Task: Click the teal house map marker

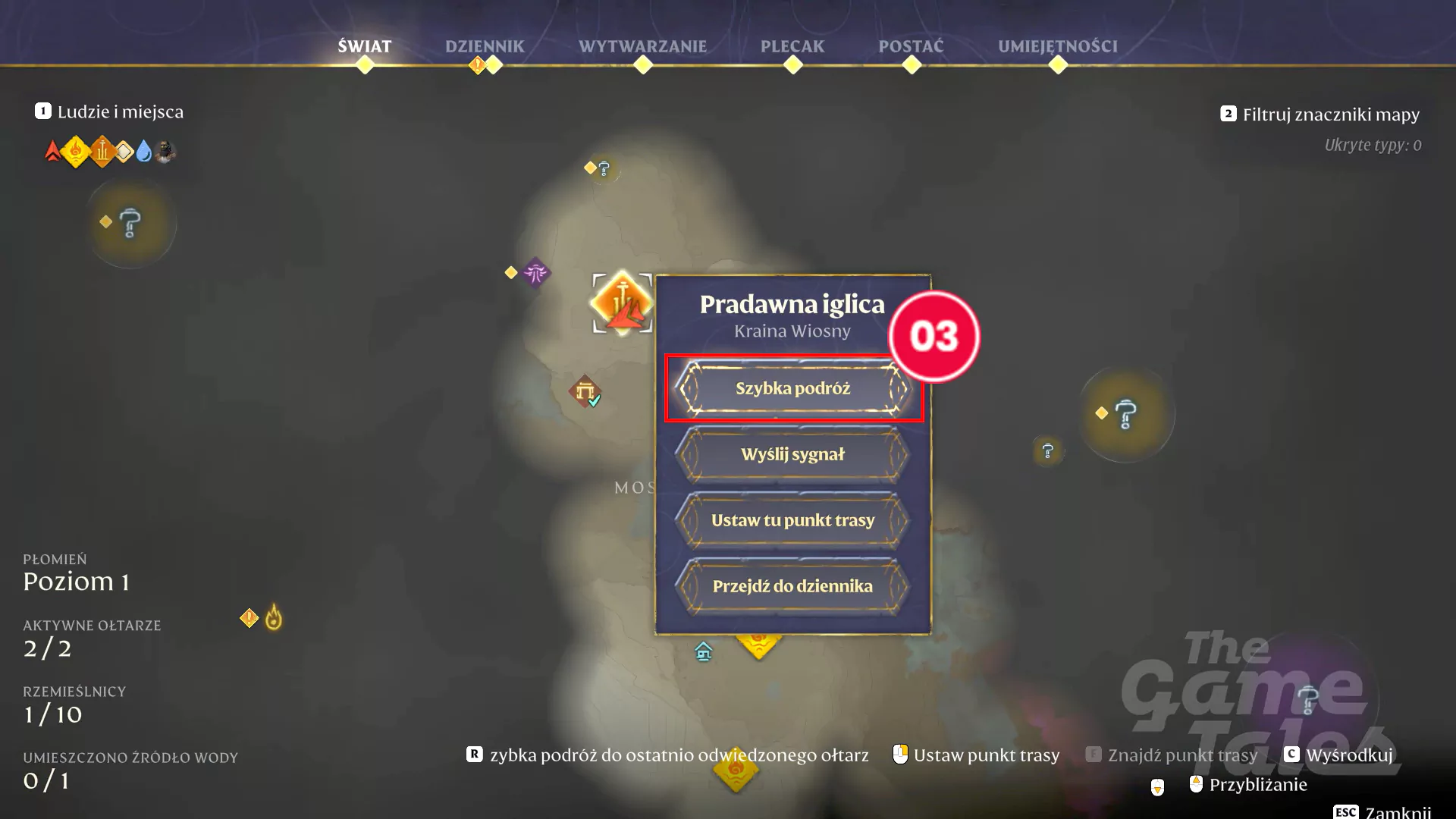Action: pyautogui.click(x=704, y=651)
